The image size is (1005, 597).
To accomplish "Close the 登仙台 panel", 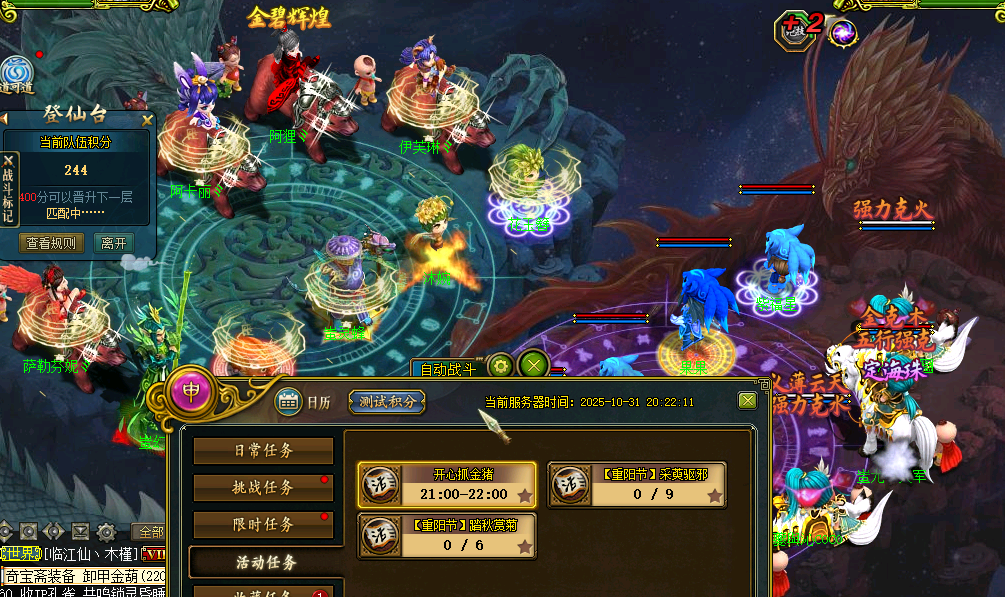I will (147, 120).
